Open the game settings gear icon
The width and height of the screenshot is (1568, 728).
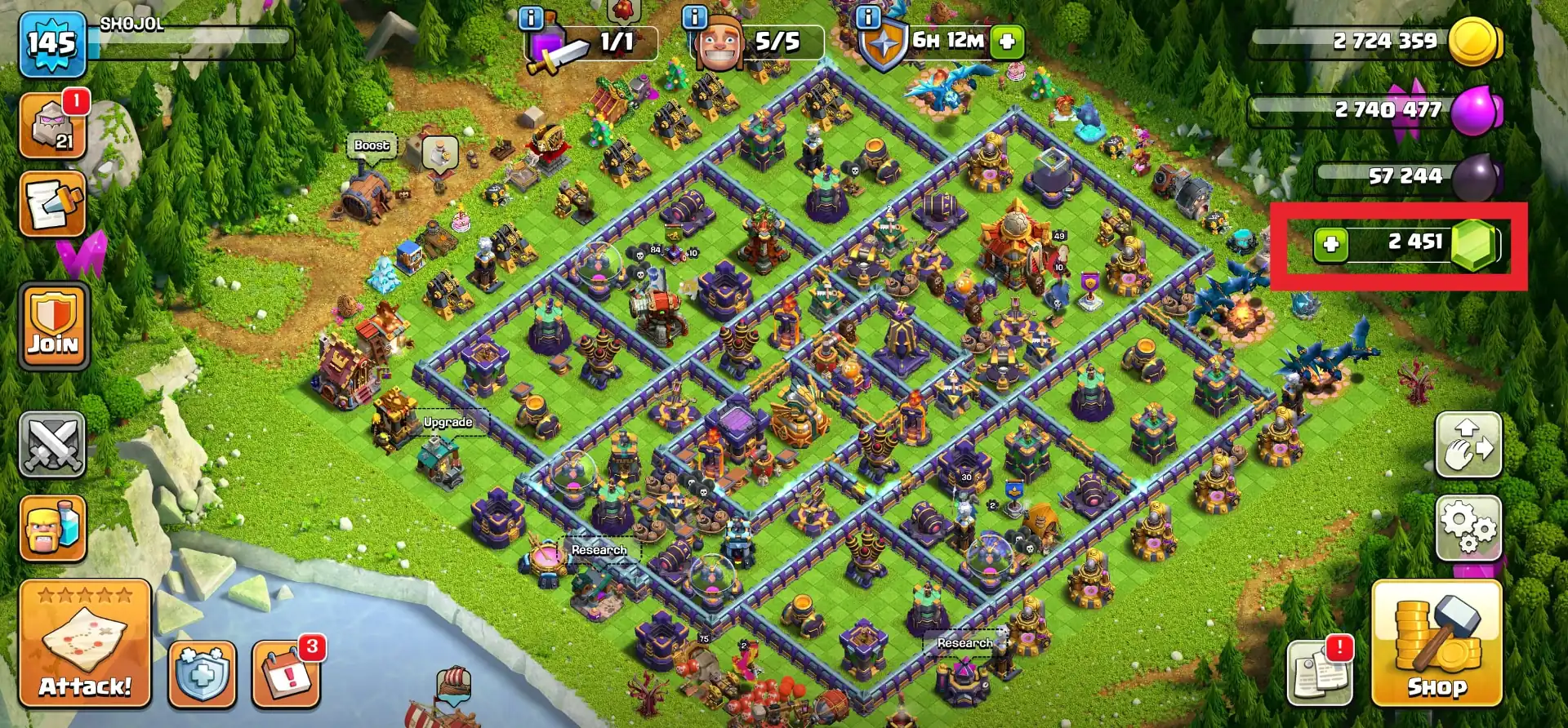click(1470, 529)
